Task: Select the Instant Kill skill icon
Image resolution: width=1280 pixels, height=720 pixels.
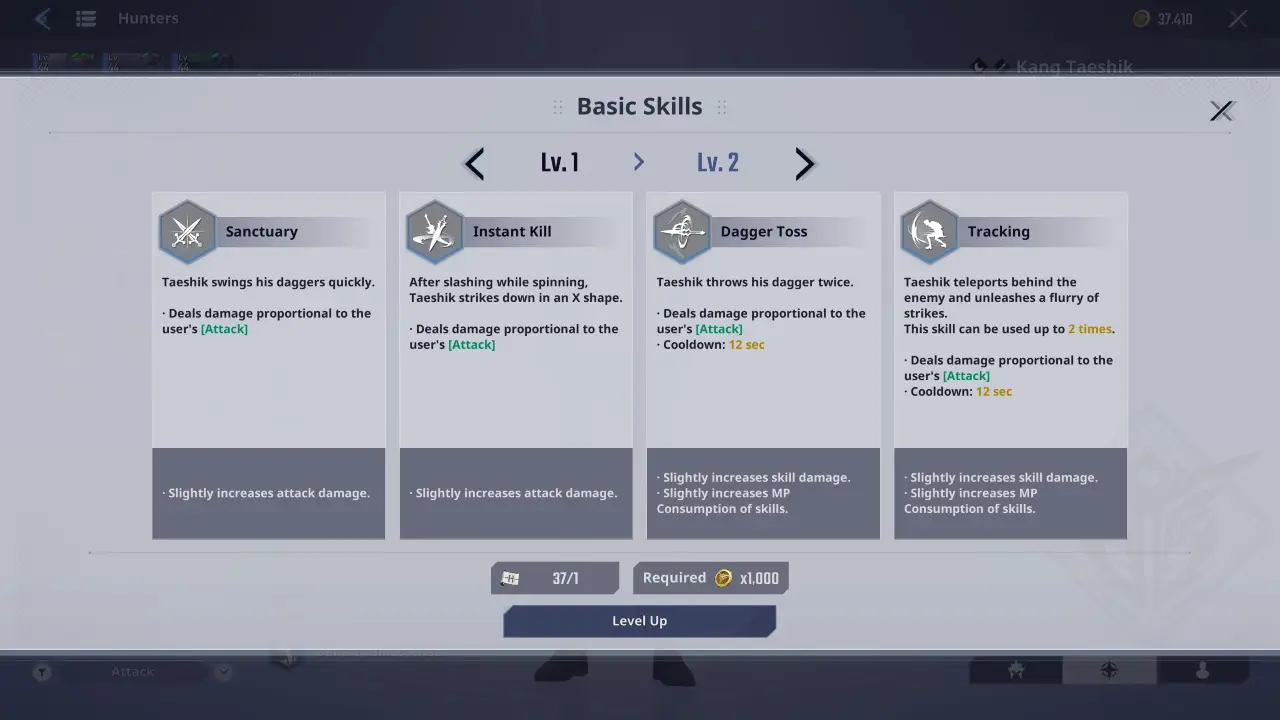Action: (434, 229)
